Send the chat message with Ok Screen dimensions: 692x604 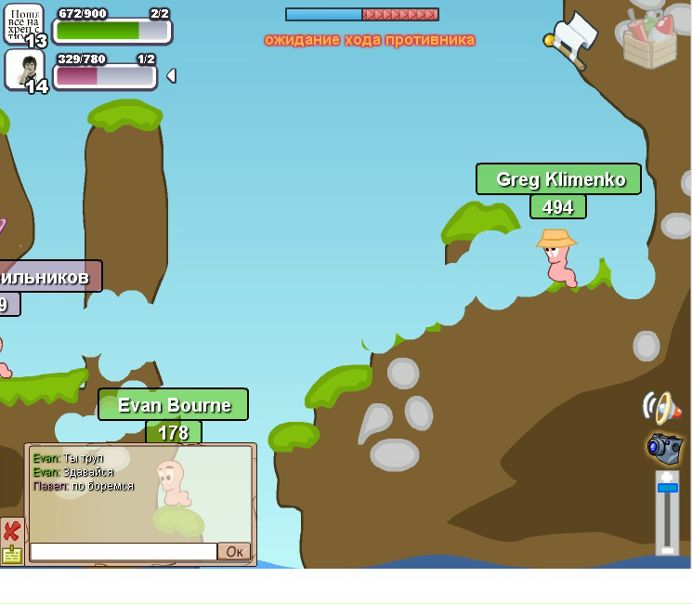click(x=234, y=552)
